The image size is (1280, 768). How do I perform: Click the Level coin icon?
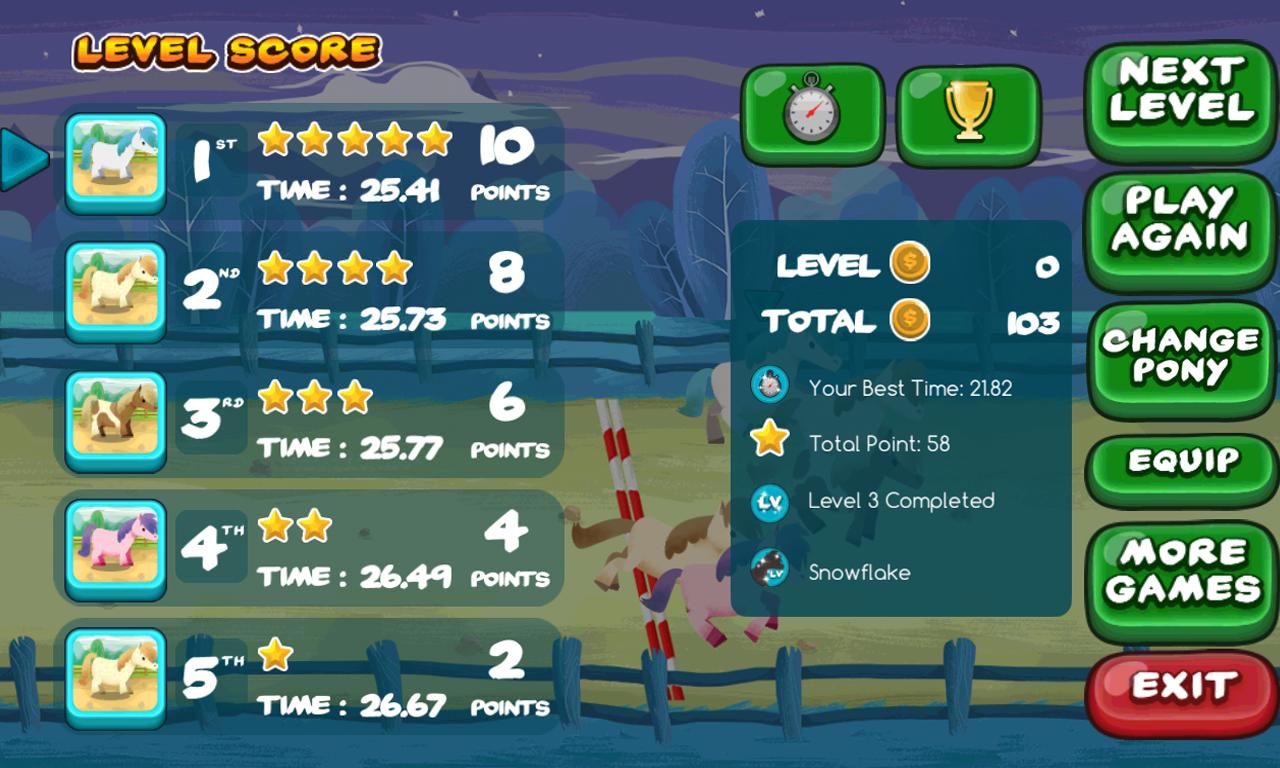910,263
